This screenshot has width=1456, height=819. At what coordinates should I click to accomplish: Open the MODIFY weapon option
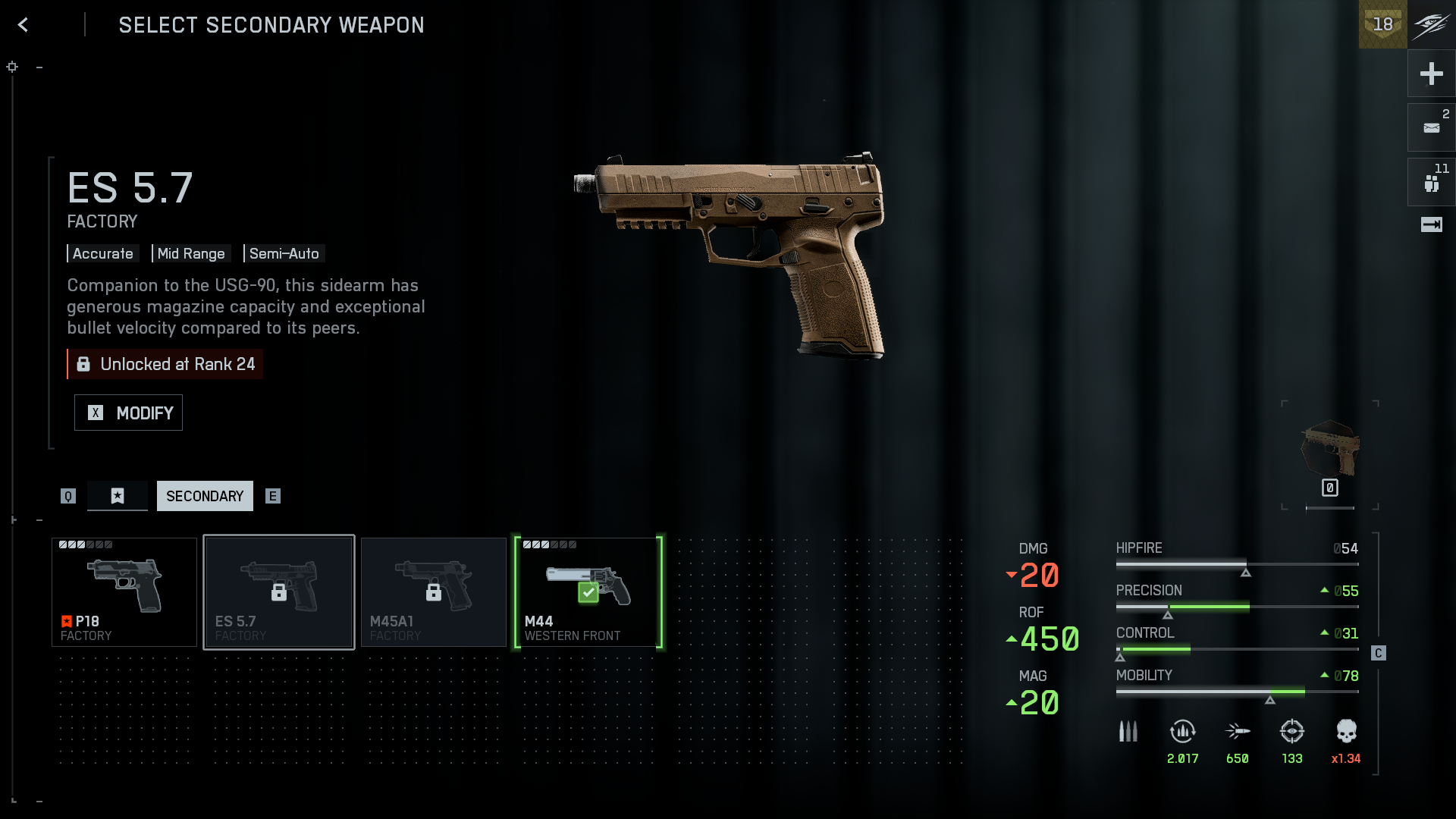pos(128,413)
